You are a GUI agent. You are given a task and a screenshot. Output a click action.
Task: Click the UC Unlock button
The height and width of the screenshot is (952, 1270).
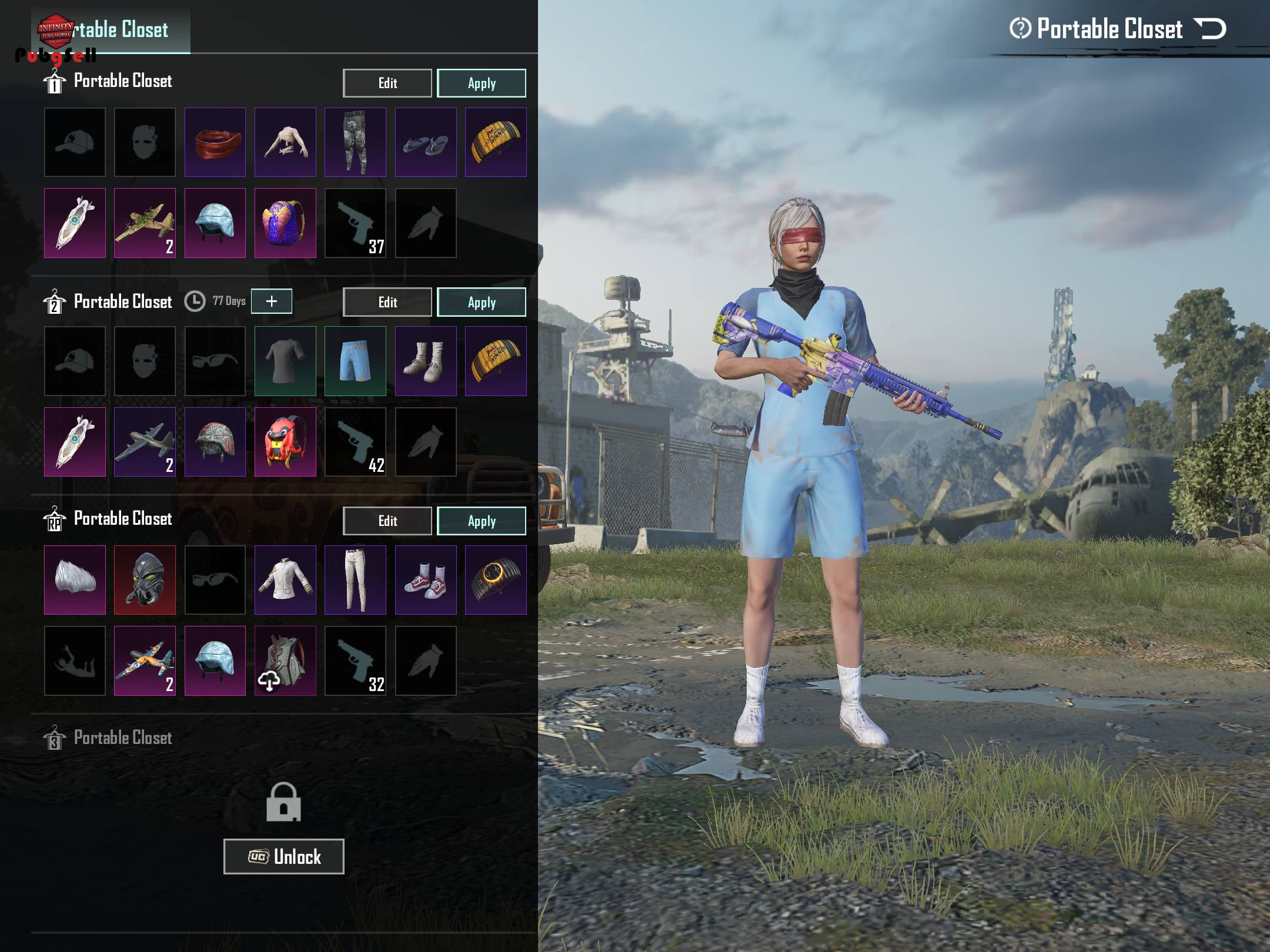[x=283, y=856]
